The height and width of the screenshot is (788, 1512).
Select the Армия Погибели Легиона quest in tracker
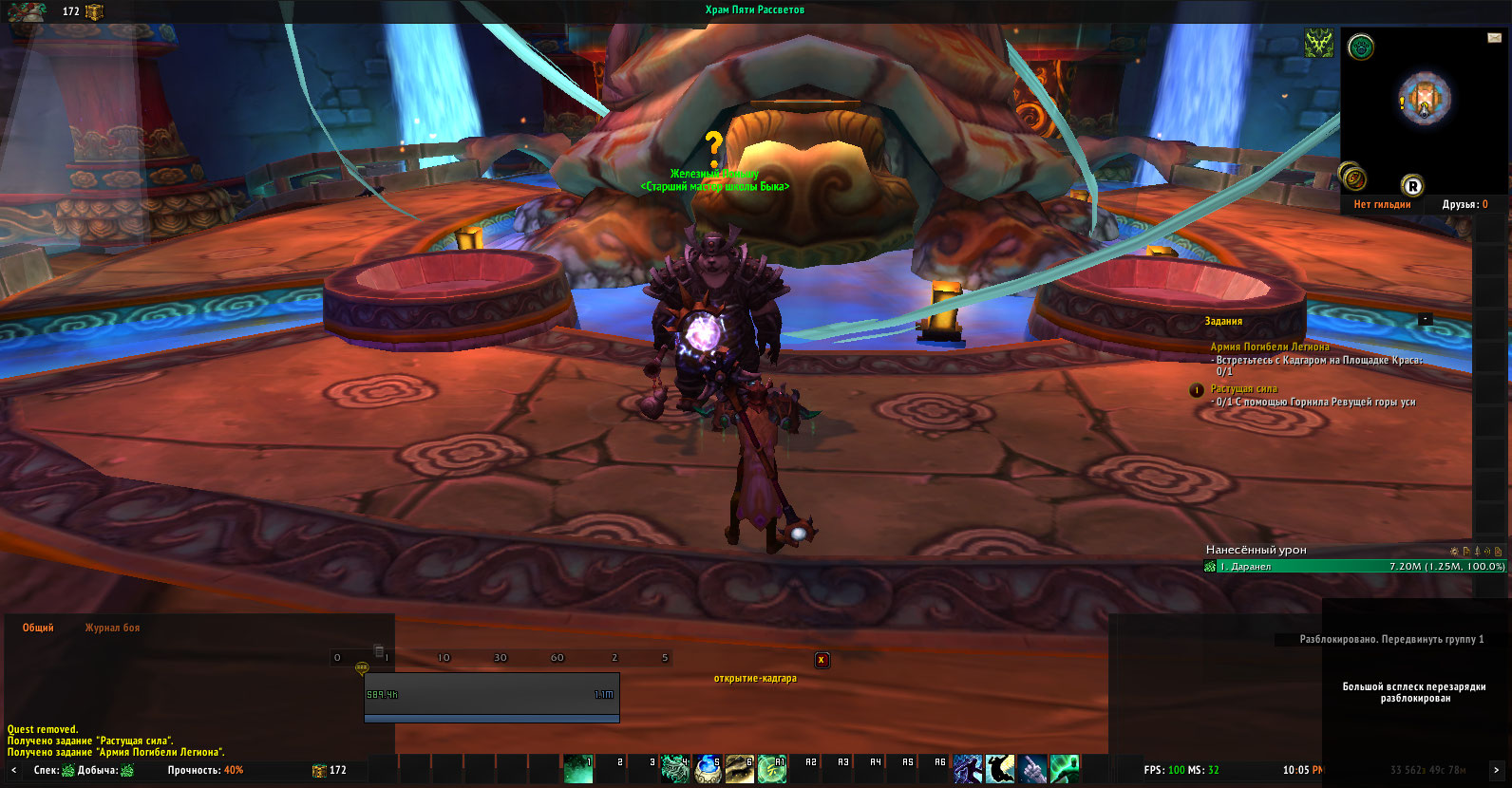[x=1269, y=347]
